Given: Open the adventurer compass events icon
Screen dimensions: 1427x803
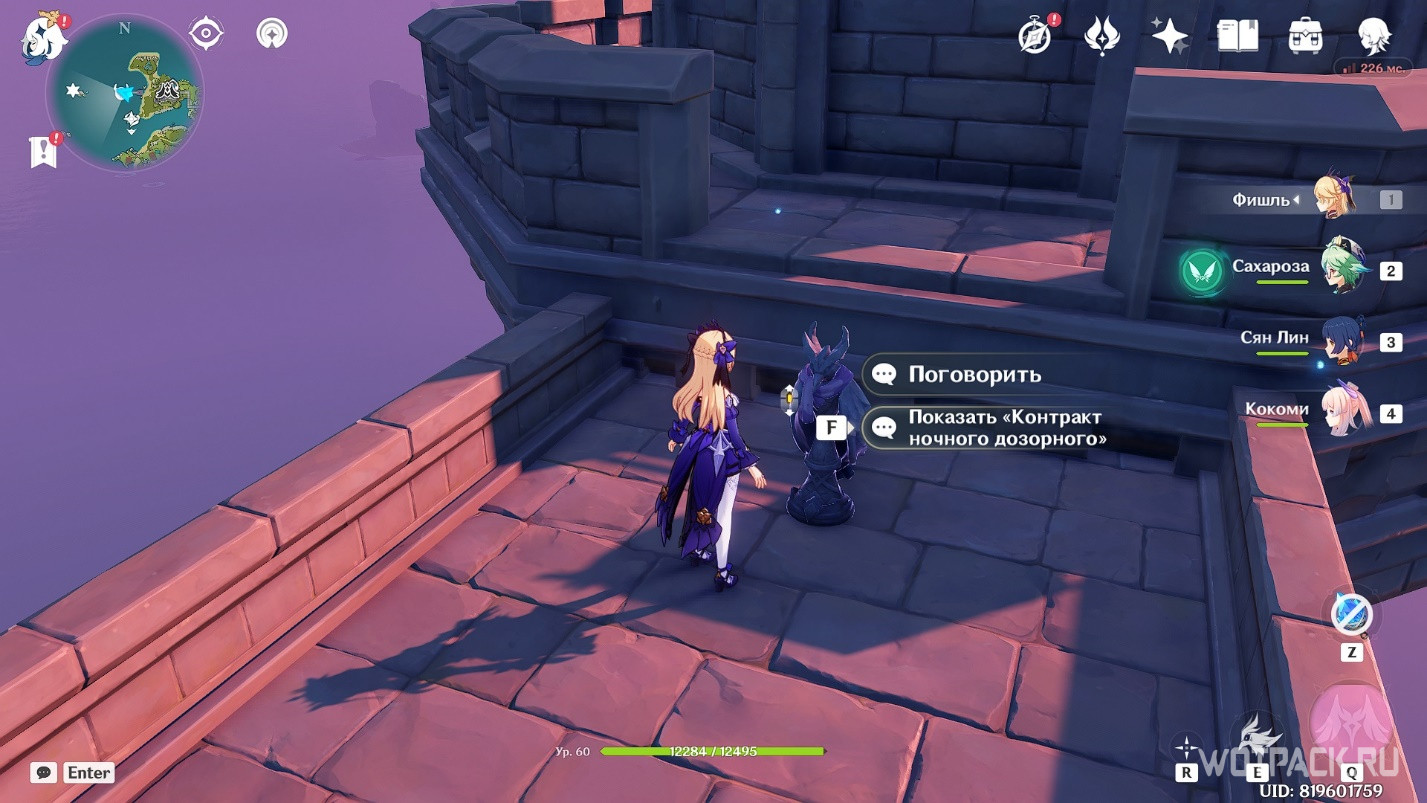Looking at the screenshot, I should [x=1035, y=36].
